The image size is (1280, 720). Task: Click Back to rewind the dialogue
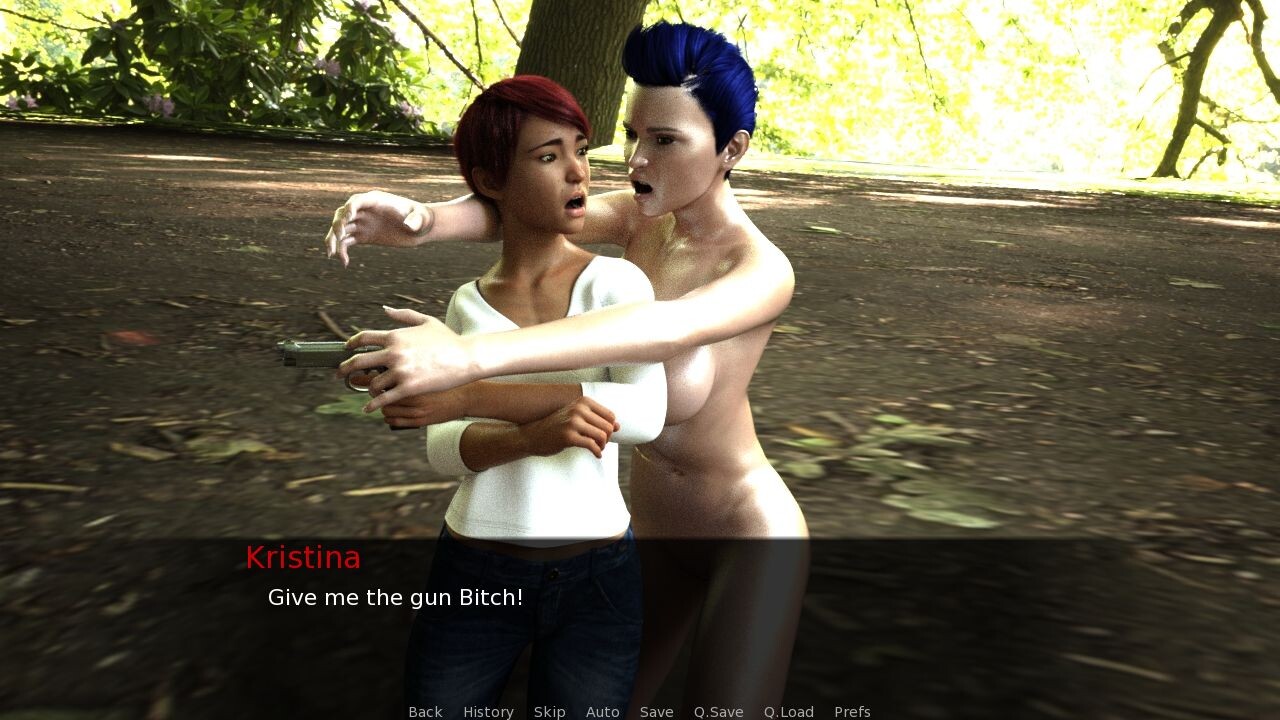(x=425, y=711)
